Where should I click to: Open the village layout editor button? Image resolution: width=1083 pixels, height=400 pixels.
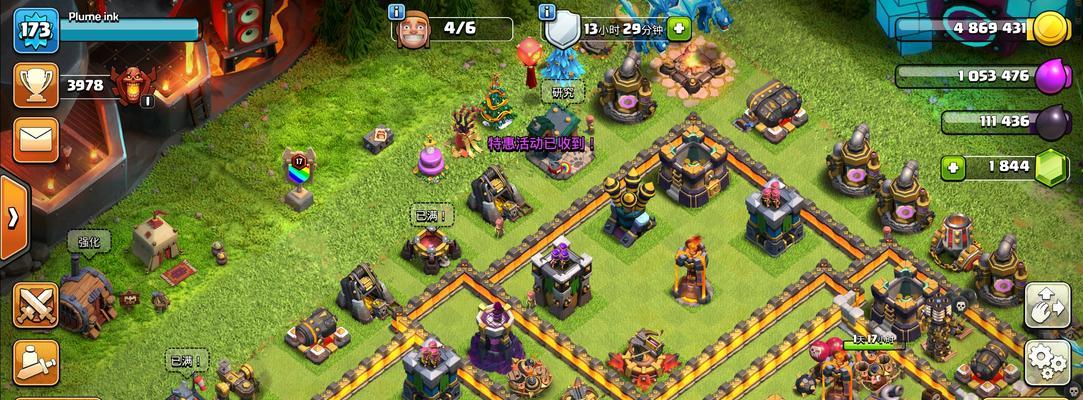1046,305
